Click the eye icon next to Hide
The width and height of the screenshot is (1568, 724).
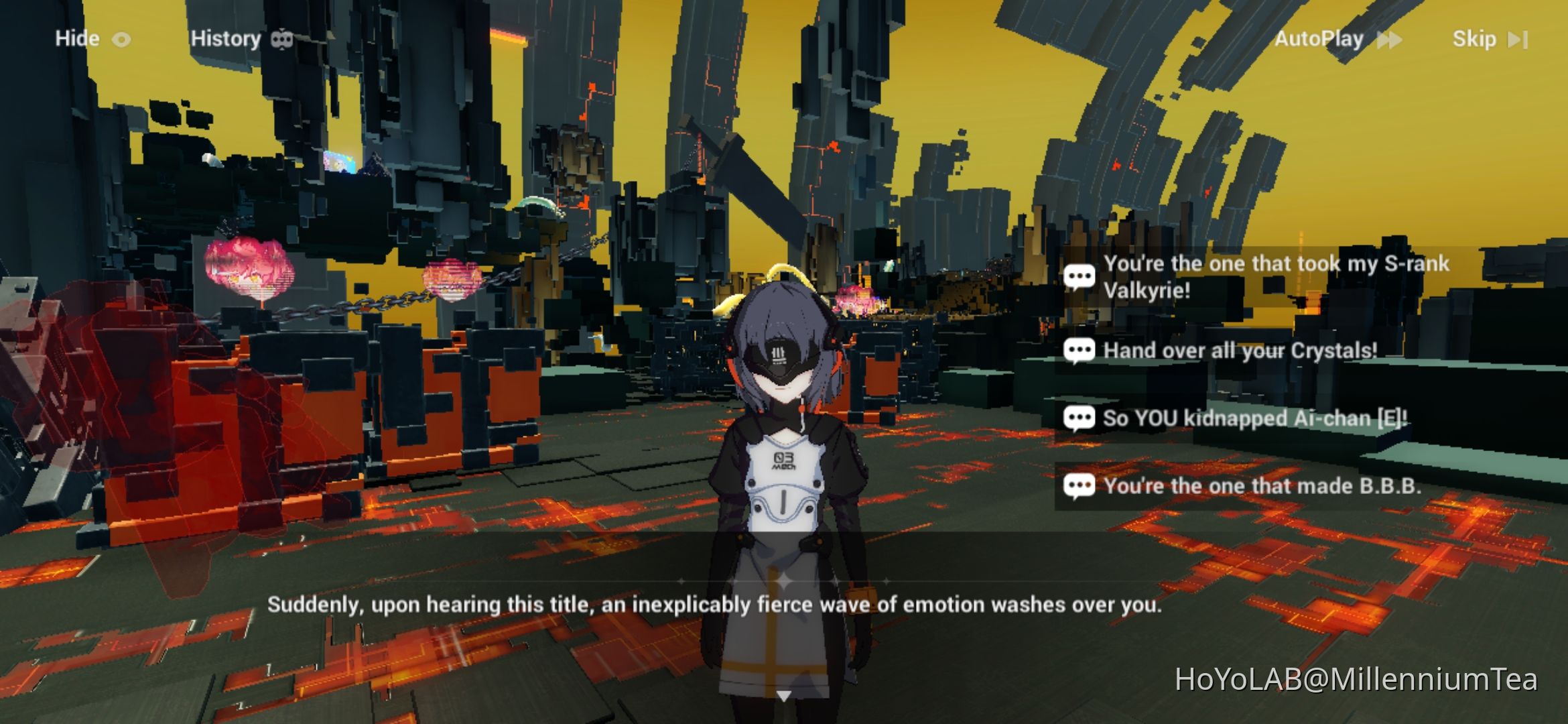(121, 38)
